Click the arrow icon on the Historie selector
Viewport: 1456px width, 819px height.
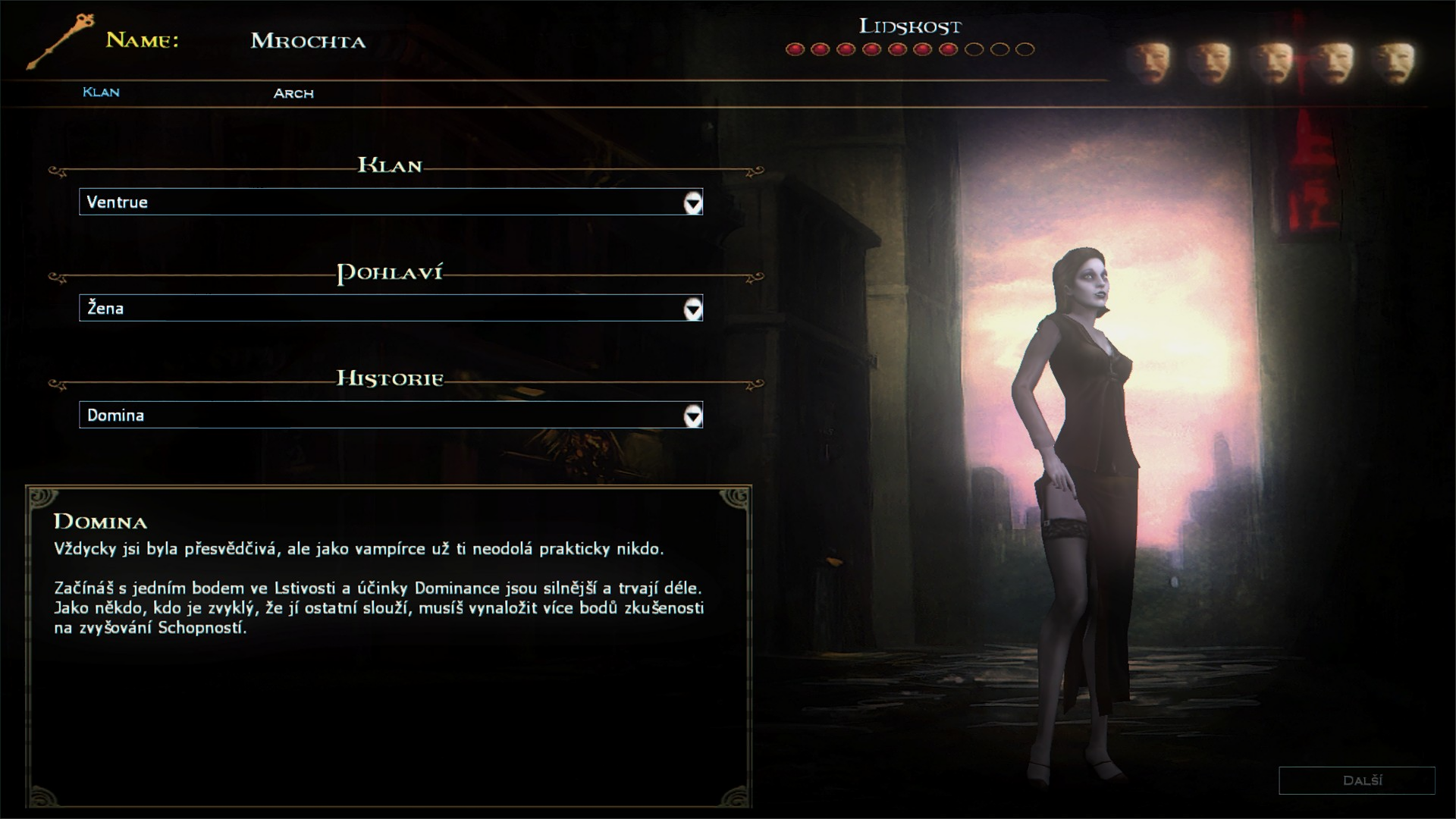click(692, 416)
